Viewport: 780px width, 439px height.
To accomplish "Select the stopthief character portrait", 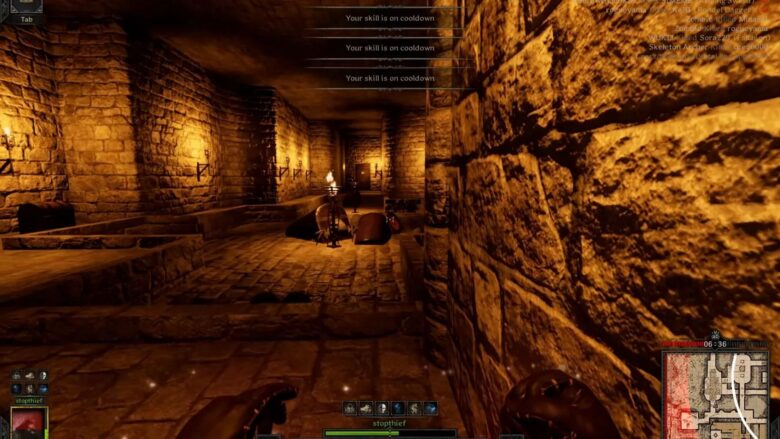I will [x=28, y=422].
